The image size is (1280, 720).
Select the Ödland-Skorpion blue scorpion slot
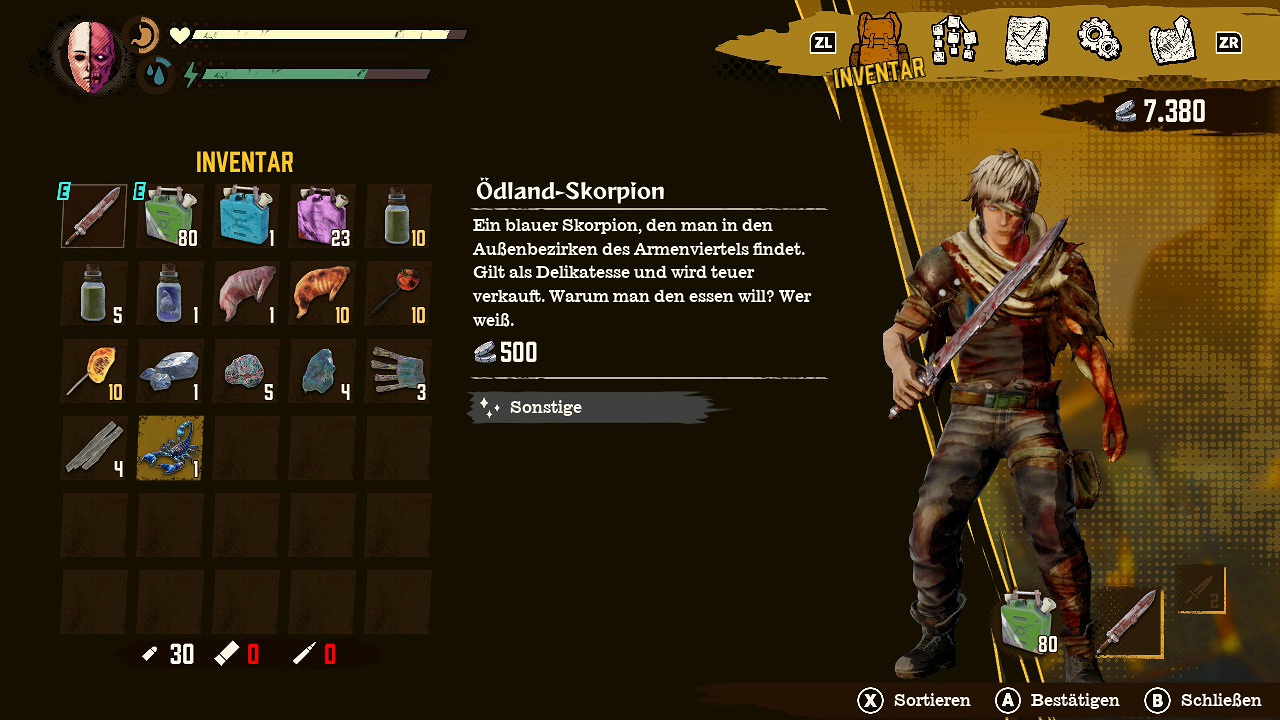[170, 448]
